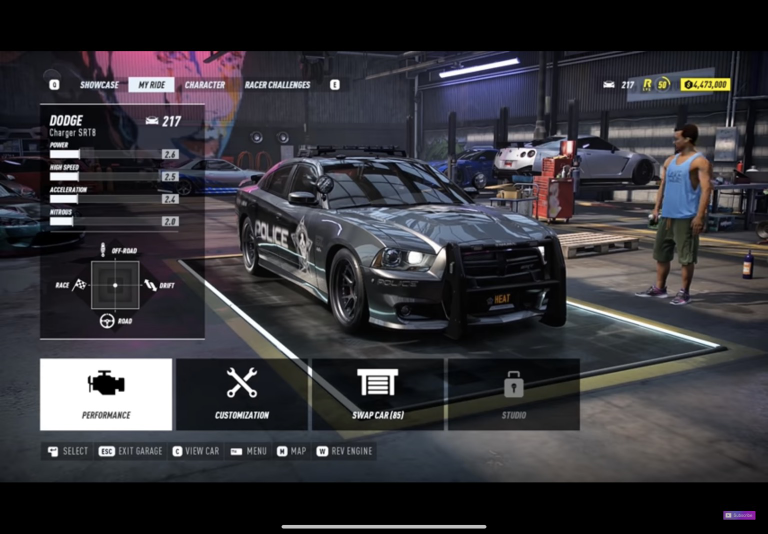Select the locked Studio tile
768x534 pixels.
513,394
